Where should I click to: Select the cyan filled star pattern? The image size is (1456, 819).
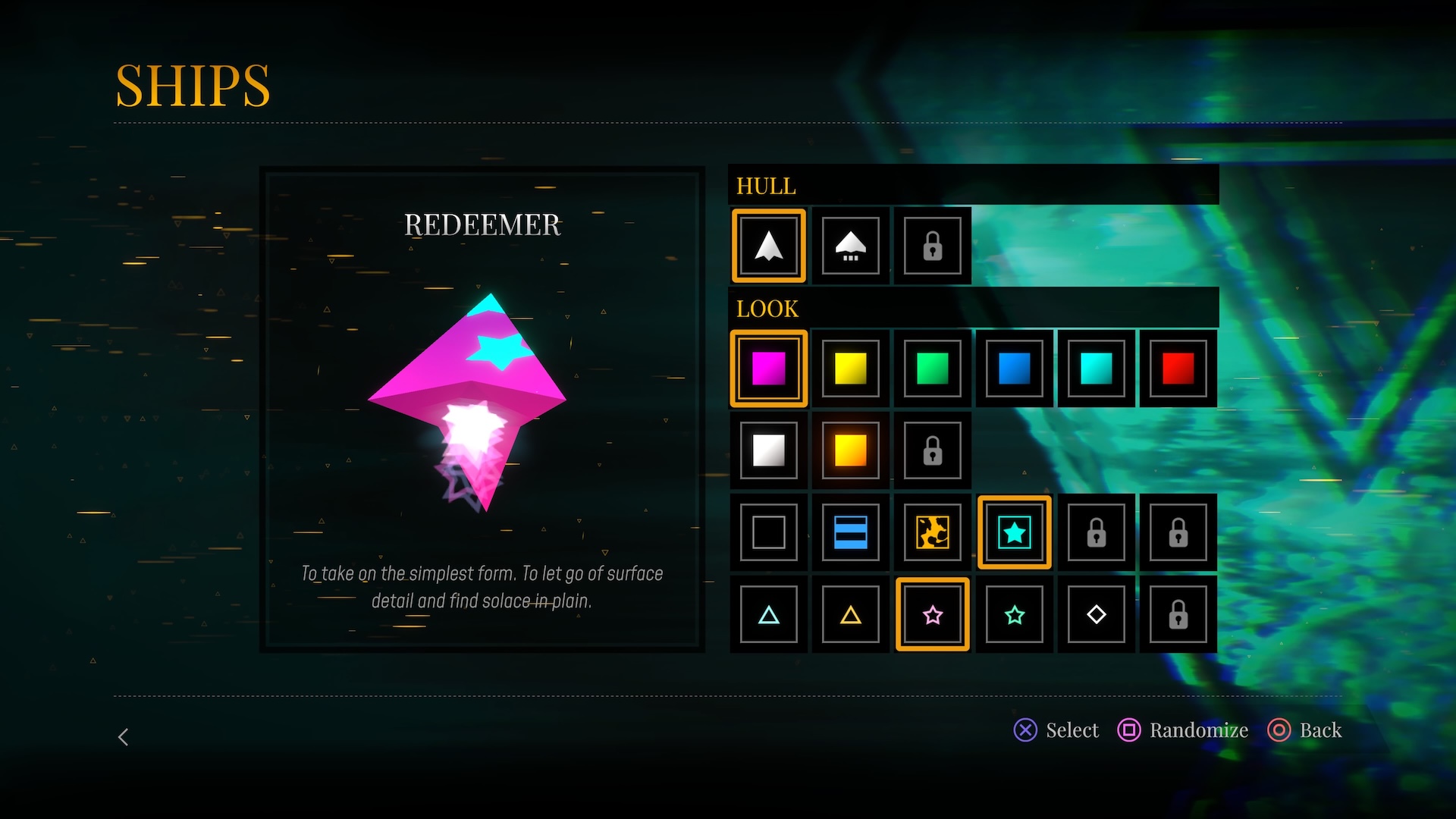1014,532
